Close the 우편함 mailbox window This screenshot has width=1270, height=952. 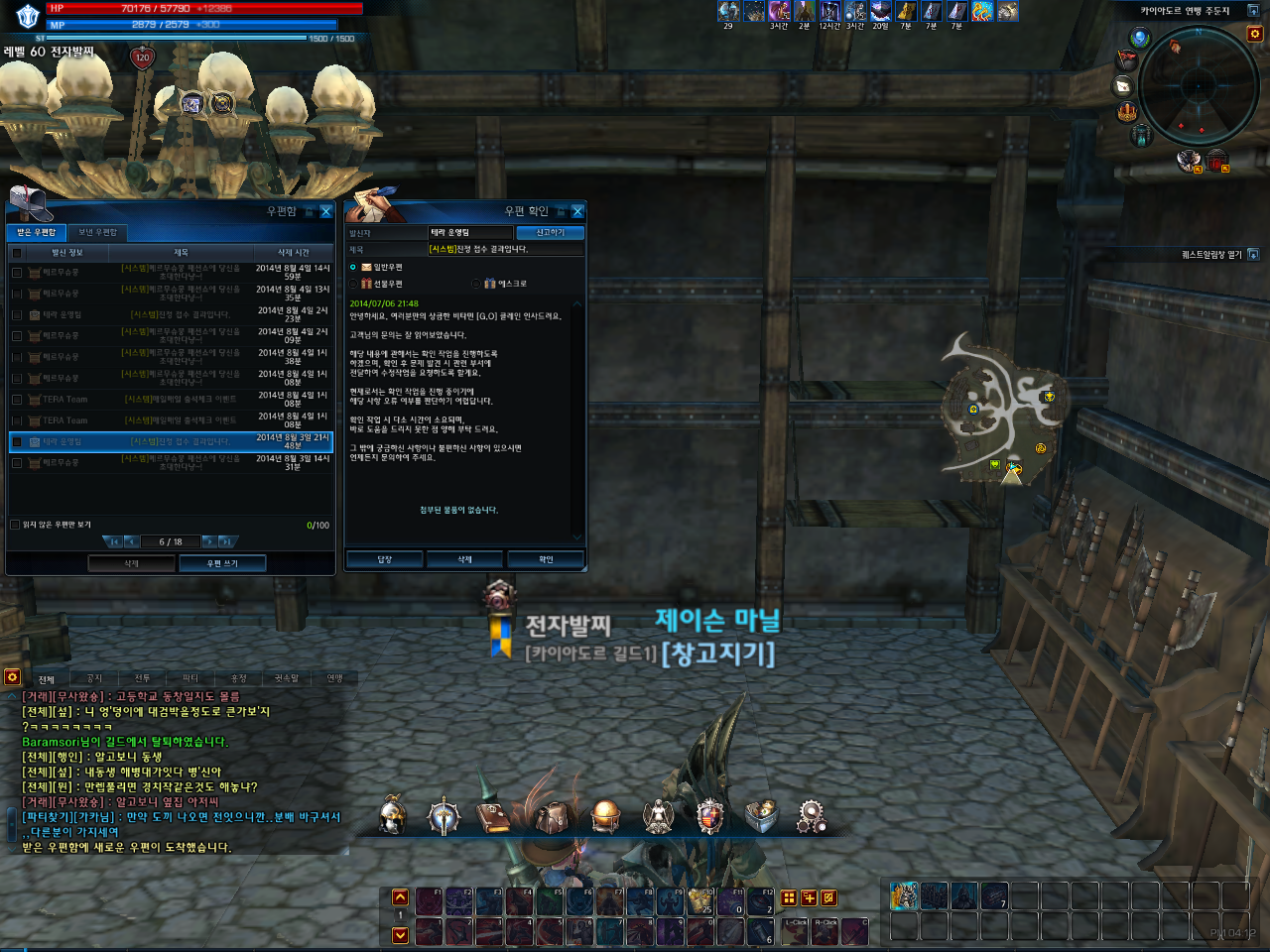tap(325, 211)
